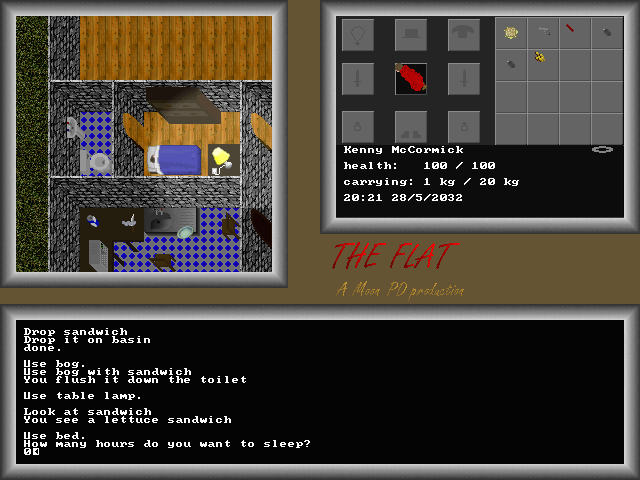
Task: Select the red stick inventory item
Action: tap(569, 30)
